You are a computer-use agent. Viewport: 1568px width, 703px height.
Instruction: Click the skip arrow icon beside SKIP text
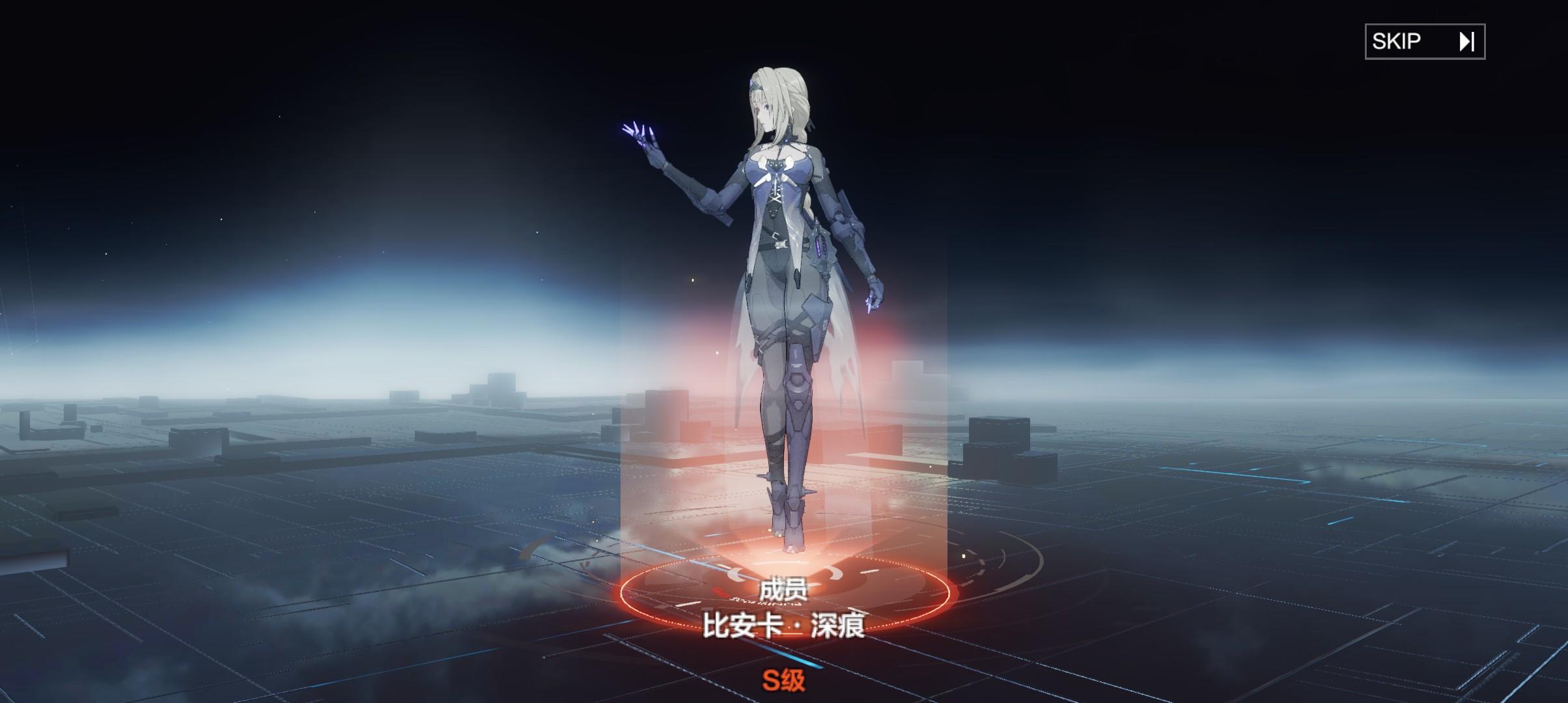pyautogui.click(x=1467, y=42)
